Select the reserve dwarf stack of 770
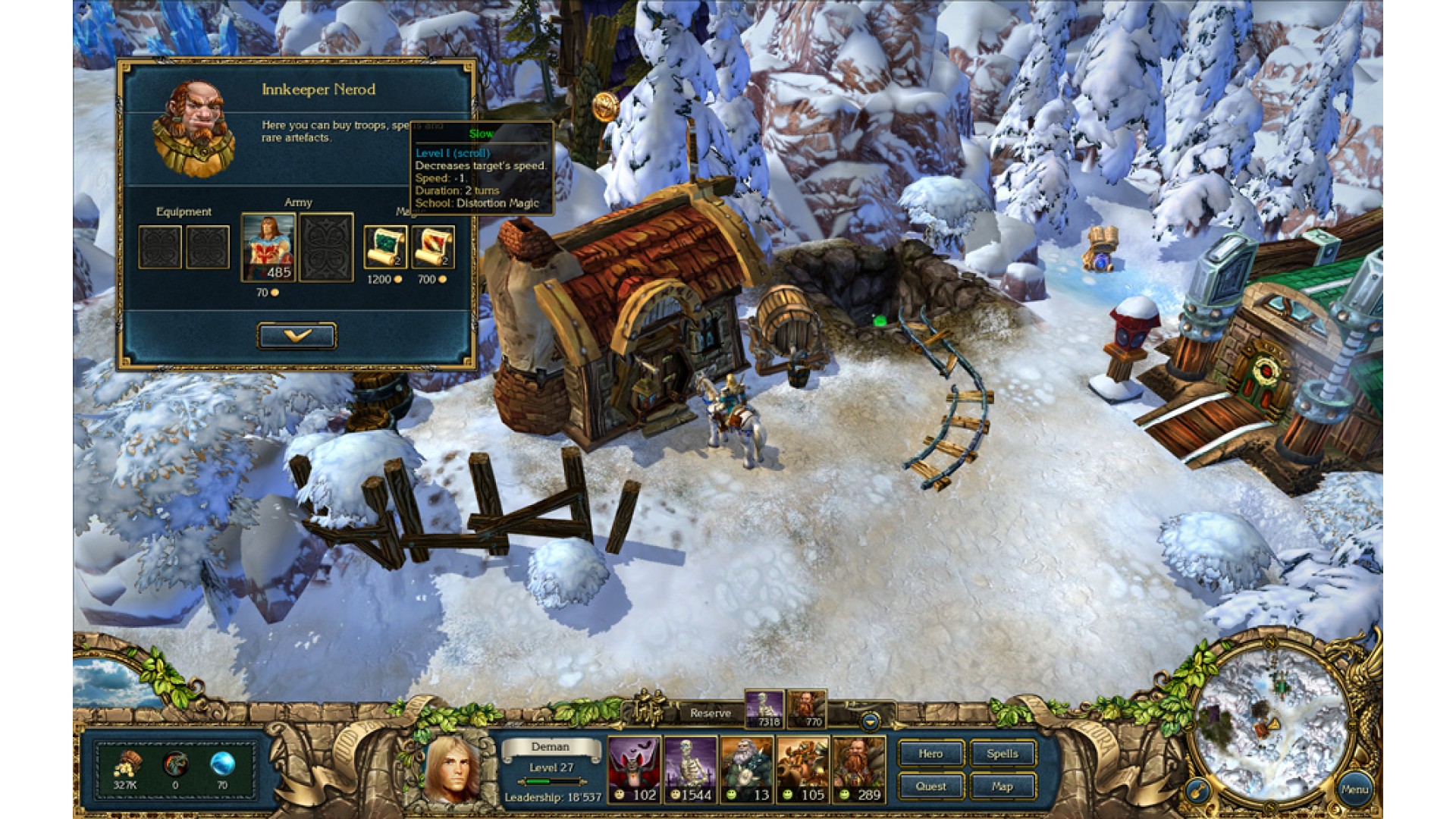This screenshot has width=1456, height=819. (807, 709)
